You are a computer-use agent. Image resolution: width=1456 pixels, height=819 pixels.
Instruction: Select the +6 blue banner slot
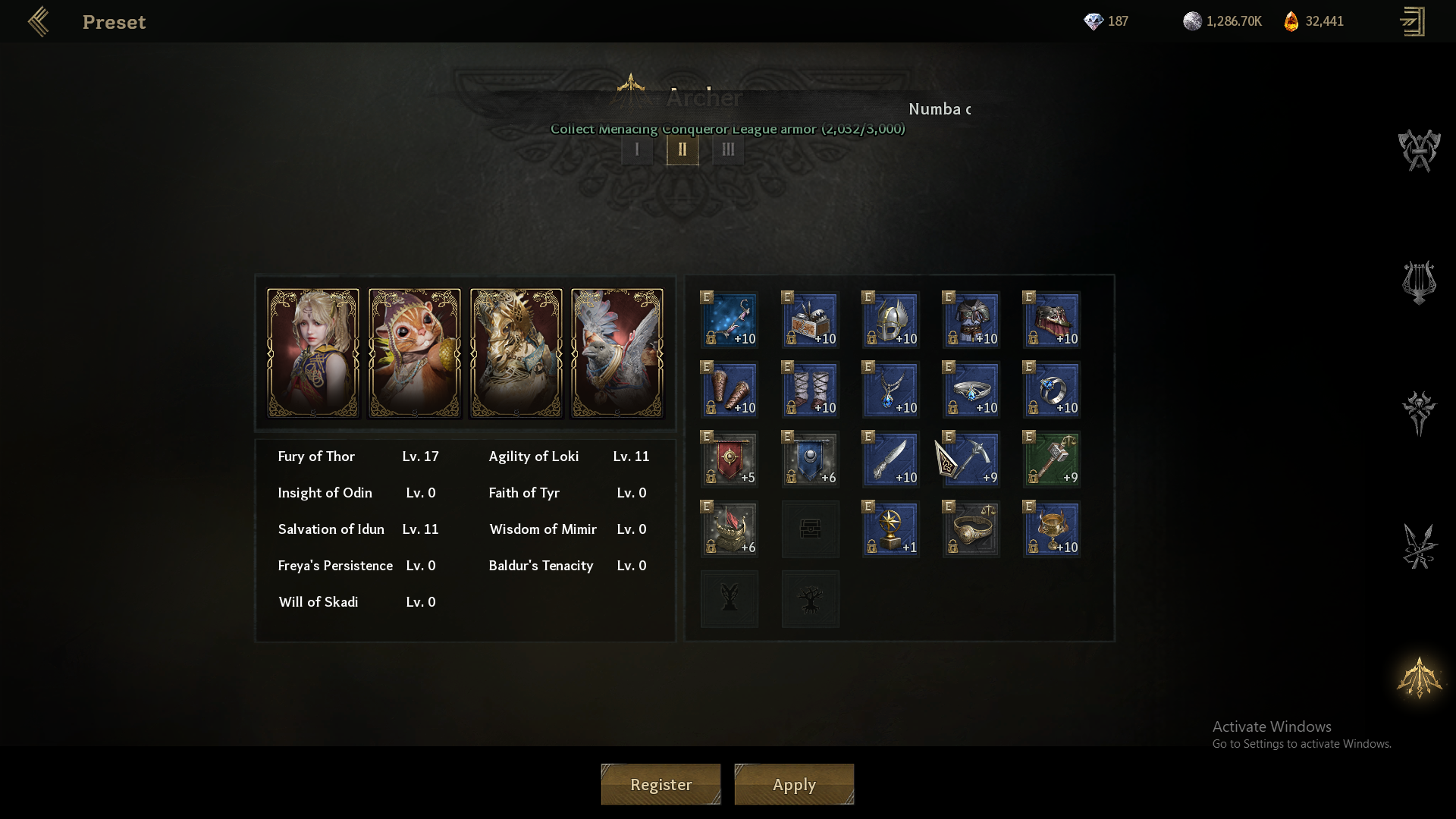coord(810,459)
